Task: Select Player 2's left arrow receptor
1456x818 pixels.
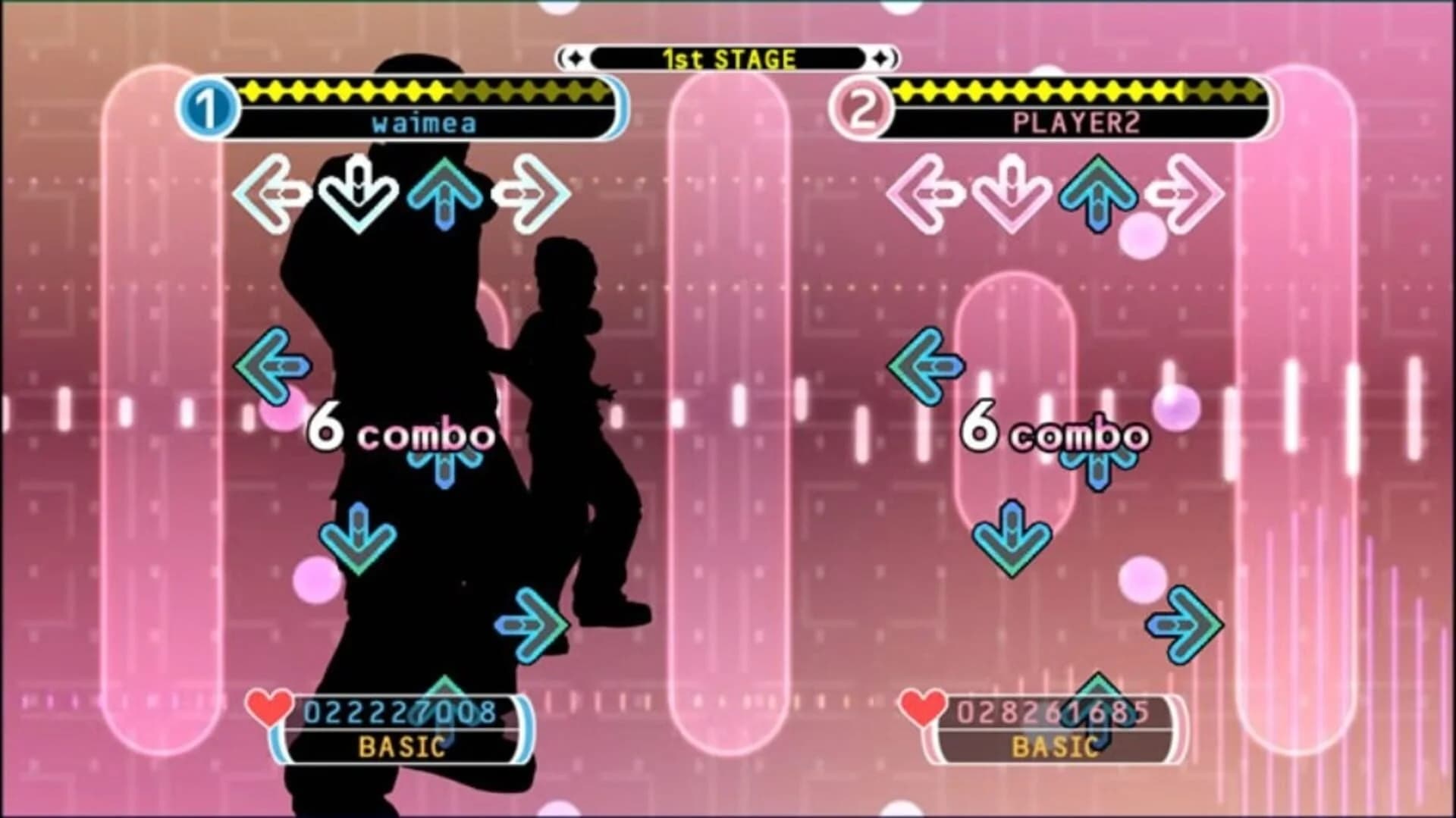Action: click(x=927, y=195)
